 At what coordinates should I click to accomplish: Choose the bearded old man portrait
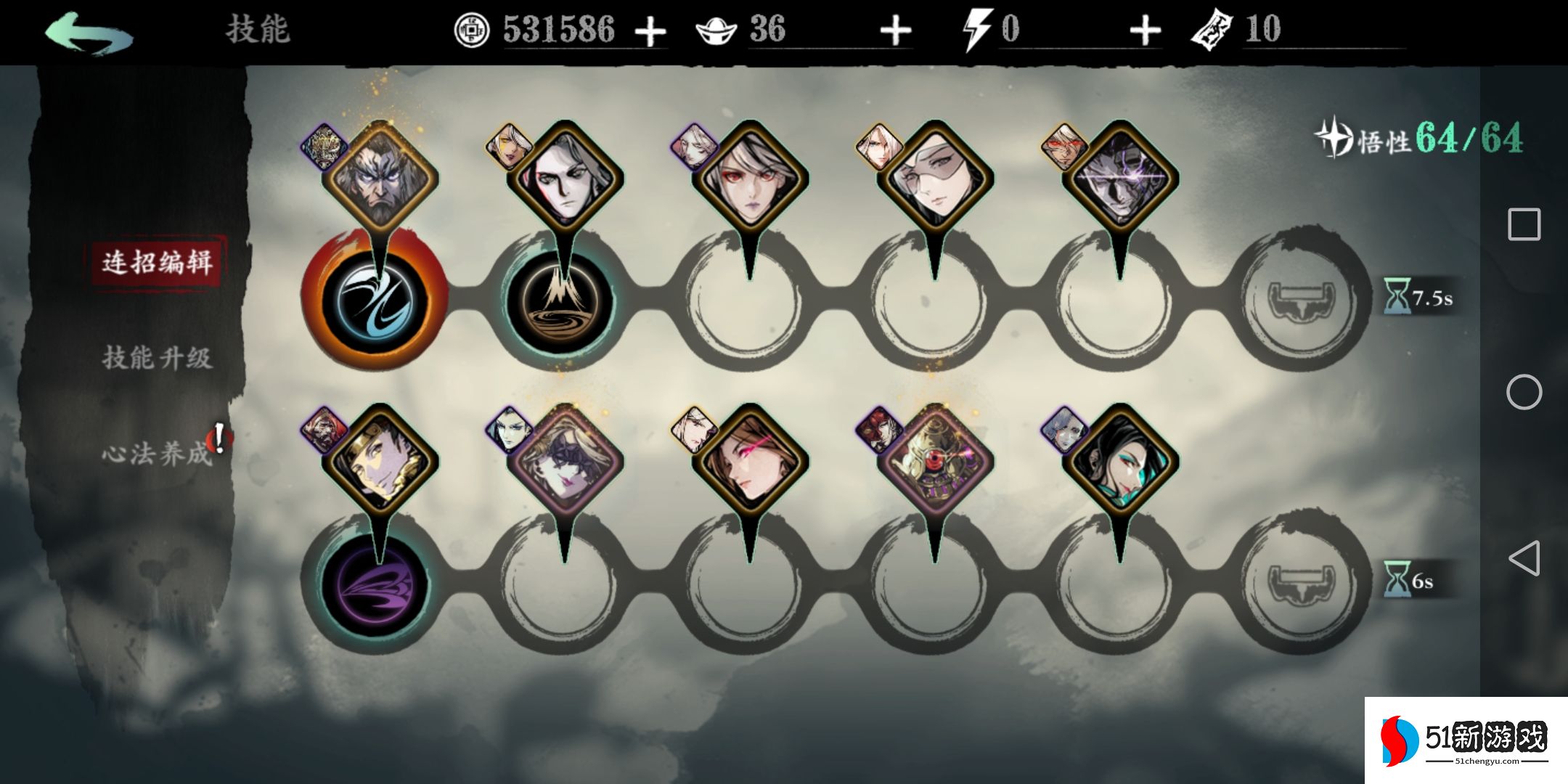[x=380, y=179]
